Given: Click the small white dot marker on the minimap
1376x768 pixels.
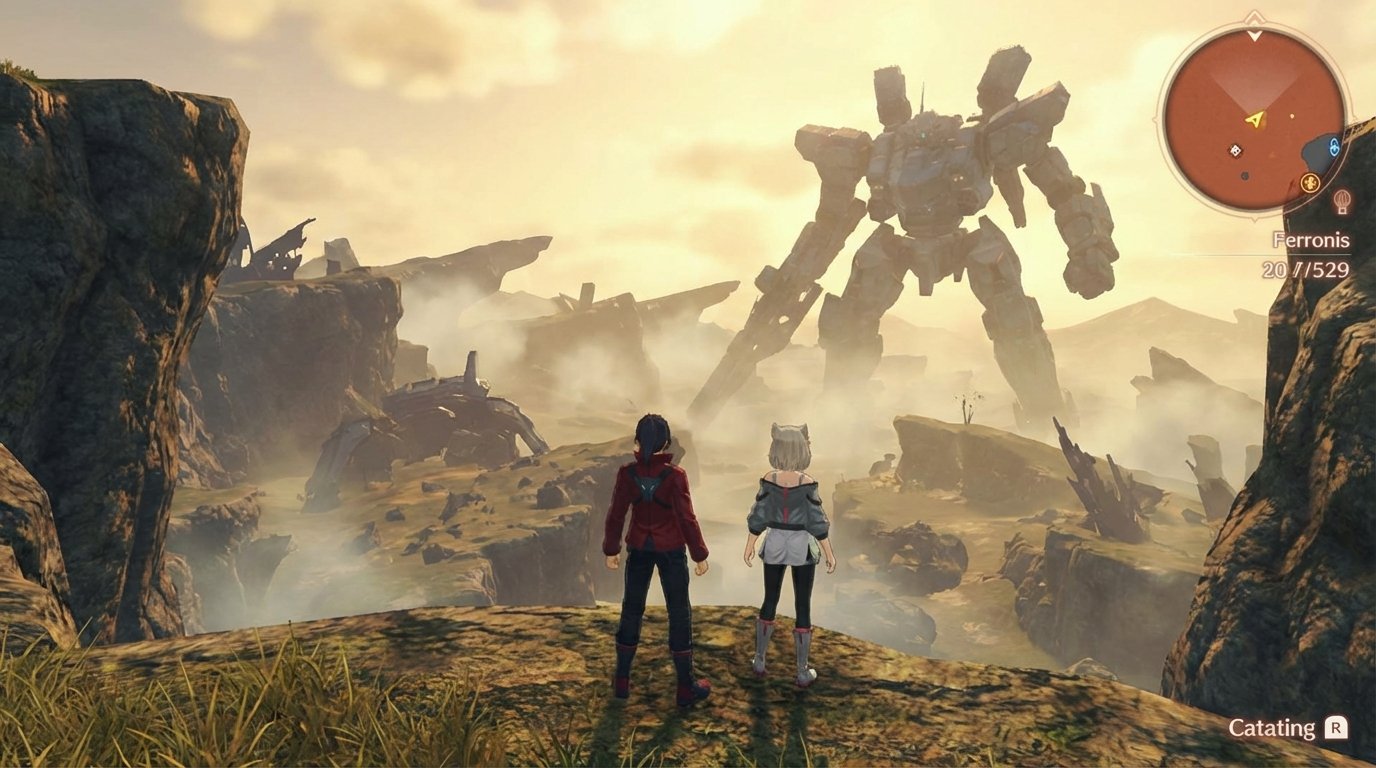Looking at the screenshot, I should click(x=1291, y=116).
